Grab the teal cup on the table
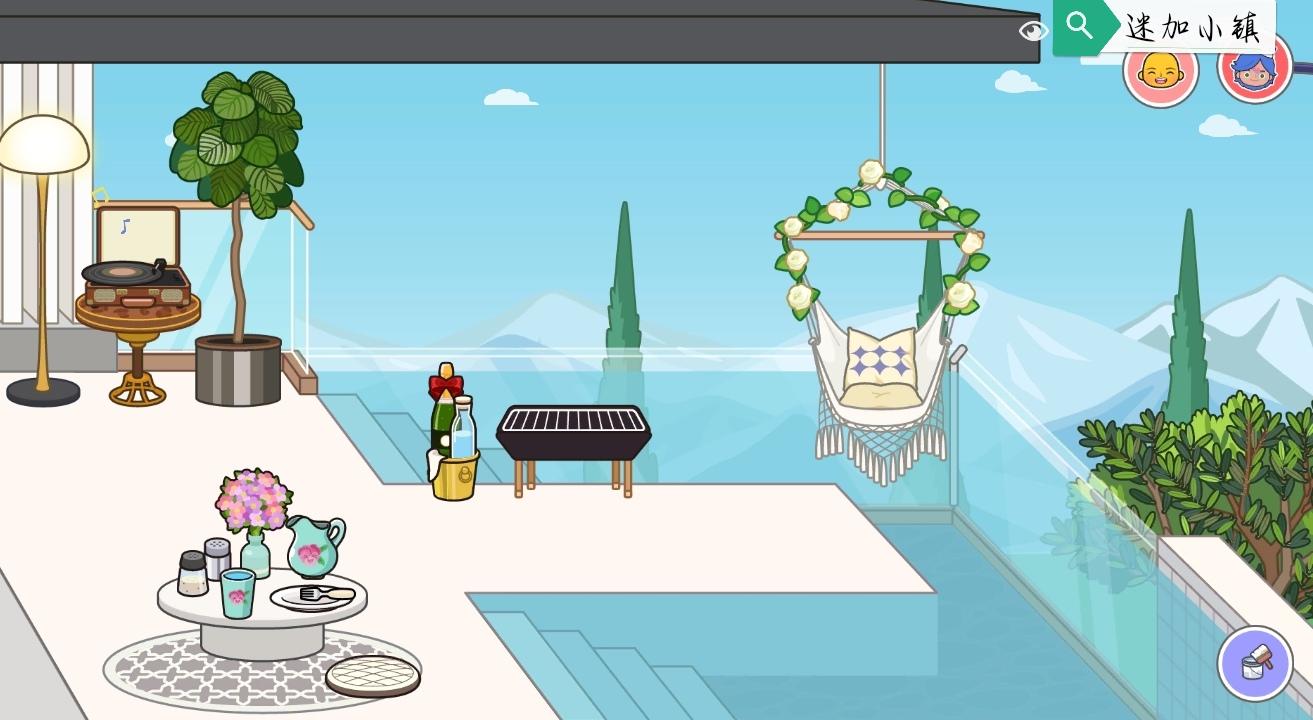This screenshot has width=1313, height=720. [237, 595]
